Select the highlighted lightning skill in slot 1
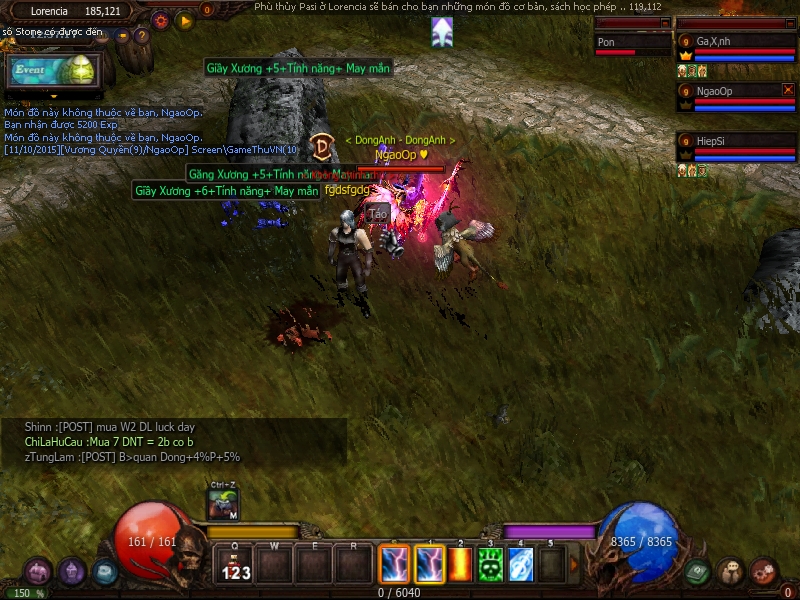800x600 pixels. (x=429, y=565)
